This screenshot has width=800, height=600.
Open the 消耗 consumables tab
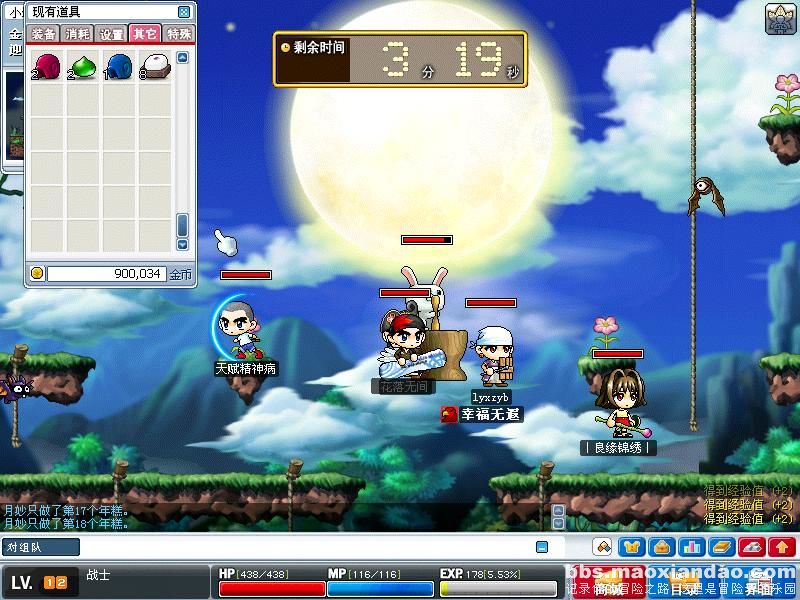pyautogui.click(x=77, y=33)
